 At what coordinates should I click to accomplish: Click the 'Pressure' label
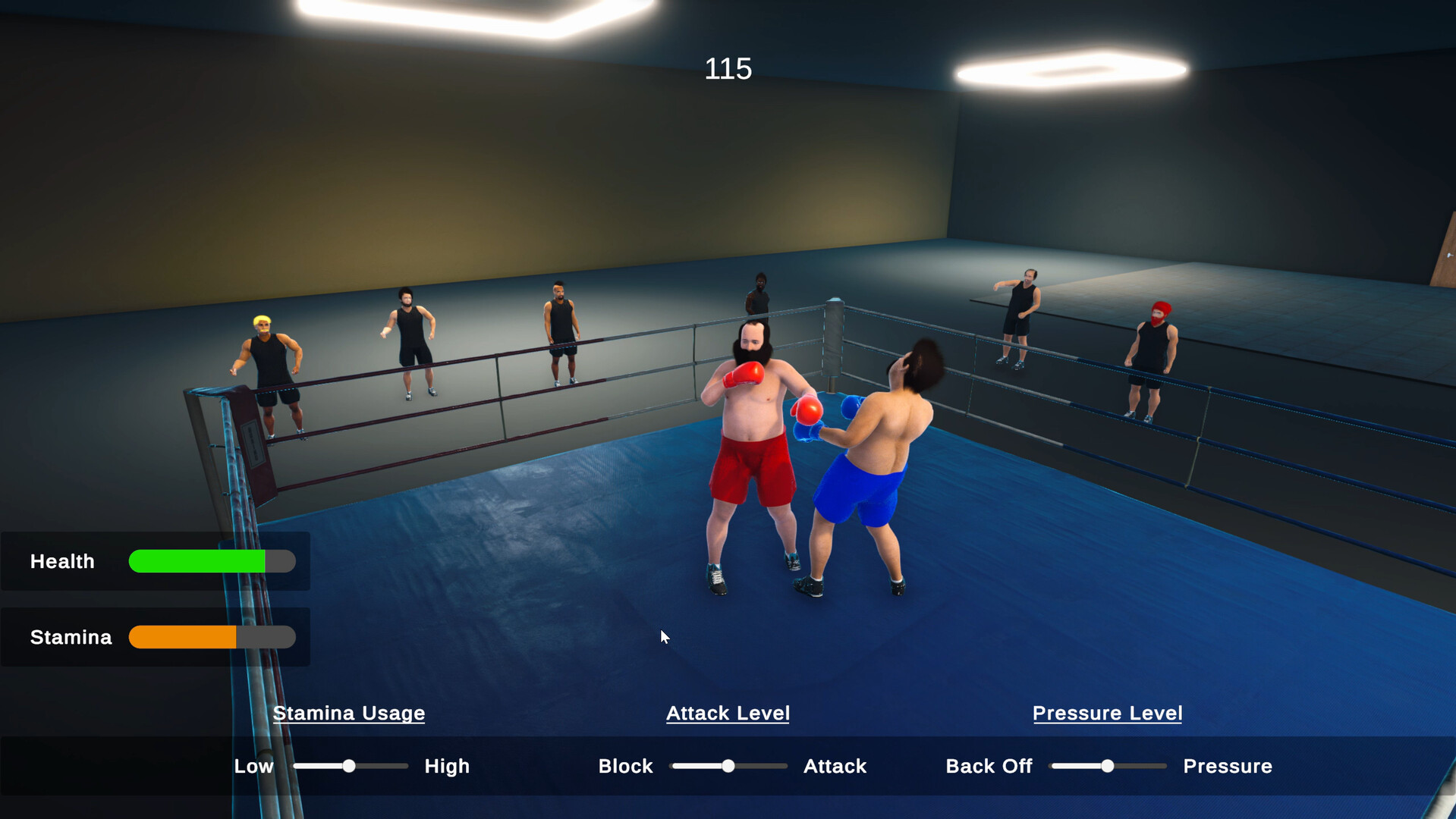pos(1228,766)
